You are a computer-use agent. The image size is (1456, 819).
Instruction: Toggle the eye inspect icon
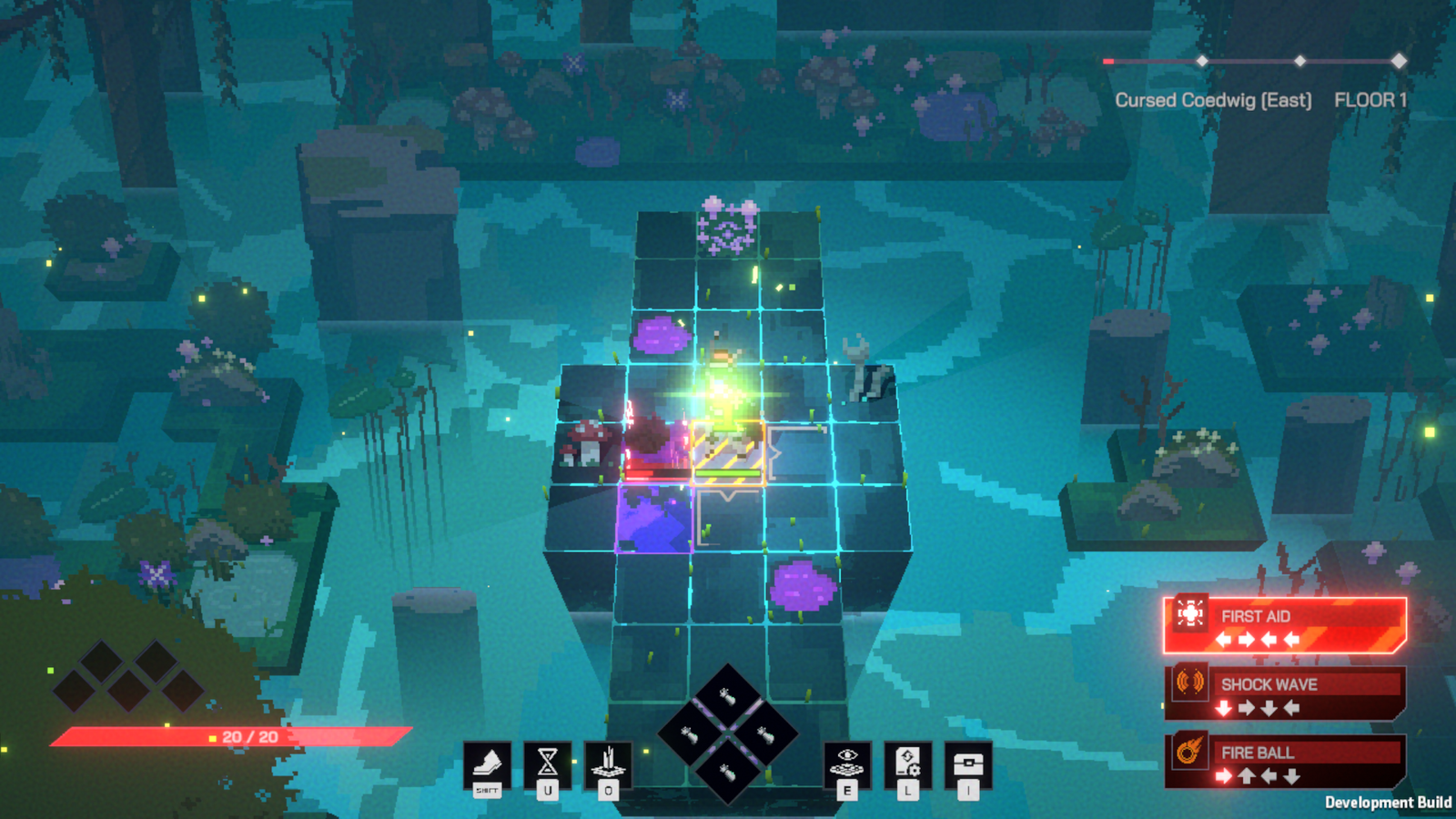[847, 763]
